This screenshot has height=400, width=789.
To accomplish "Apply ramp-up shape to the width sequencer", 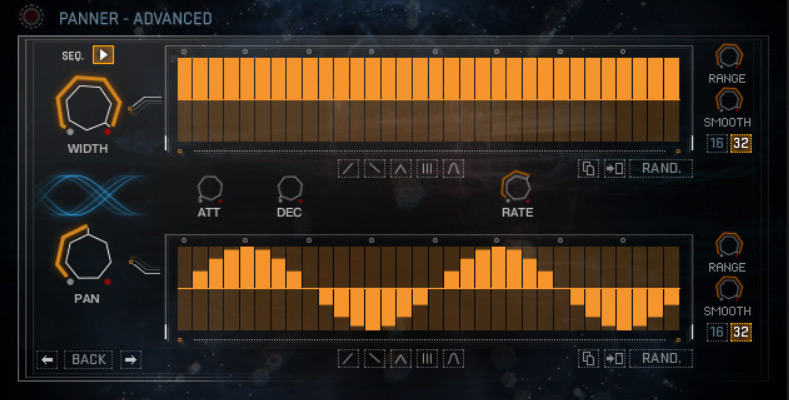I will click(348, 168).
